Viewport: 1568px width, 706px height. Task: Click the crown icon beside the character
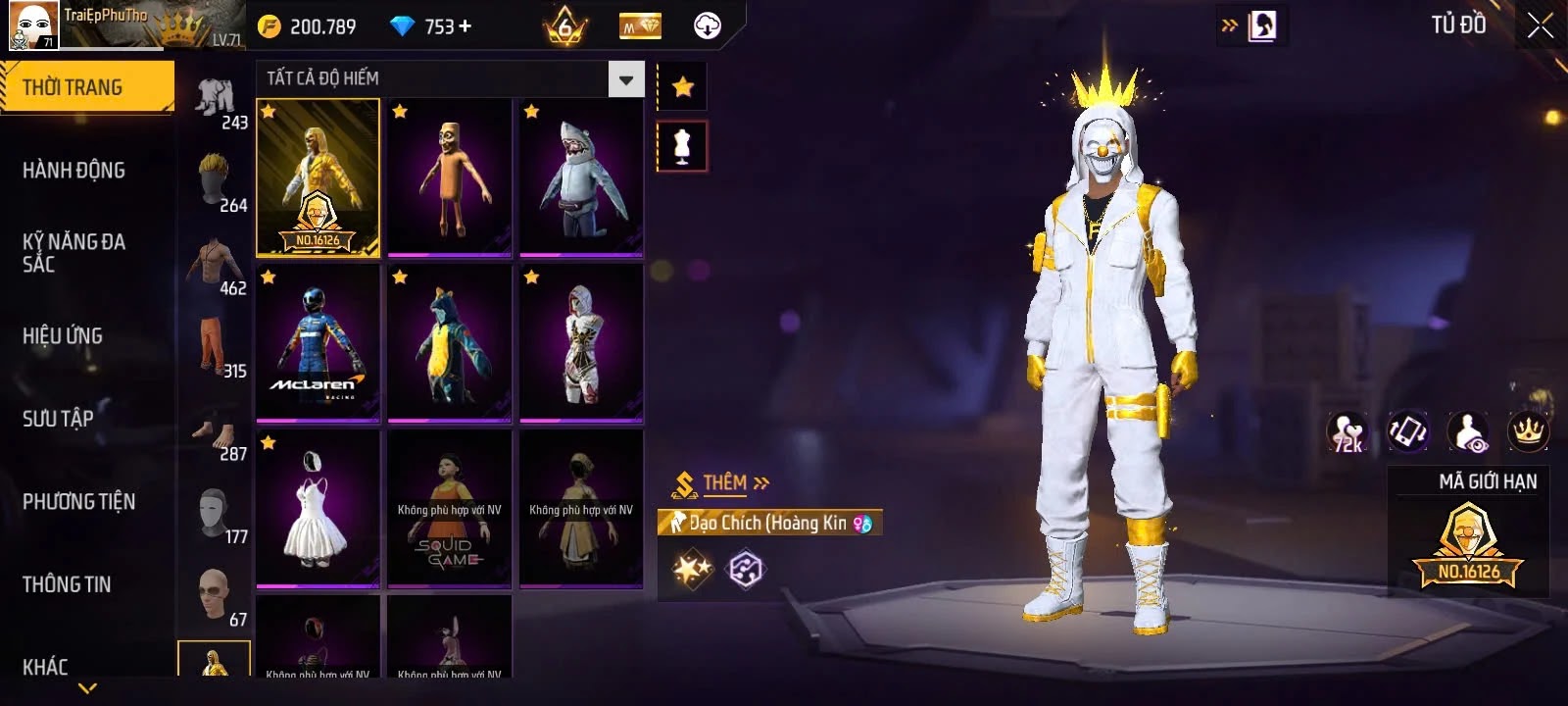(1528, 431)
